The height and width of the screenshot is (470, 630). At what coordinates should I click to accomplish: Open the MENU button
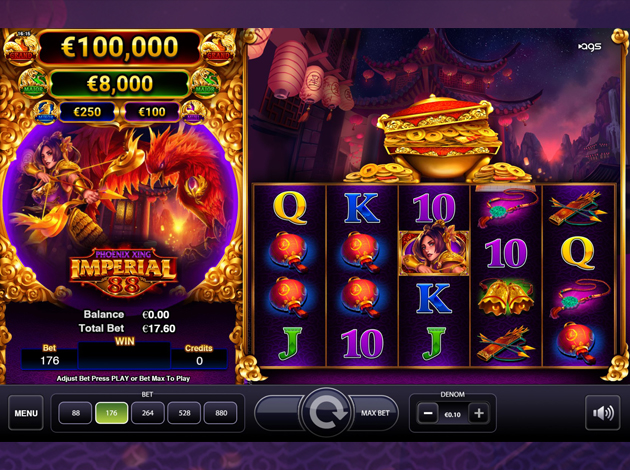(26, 413)
